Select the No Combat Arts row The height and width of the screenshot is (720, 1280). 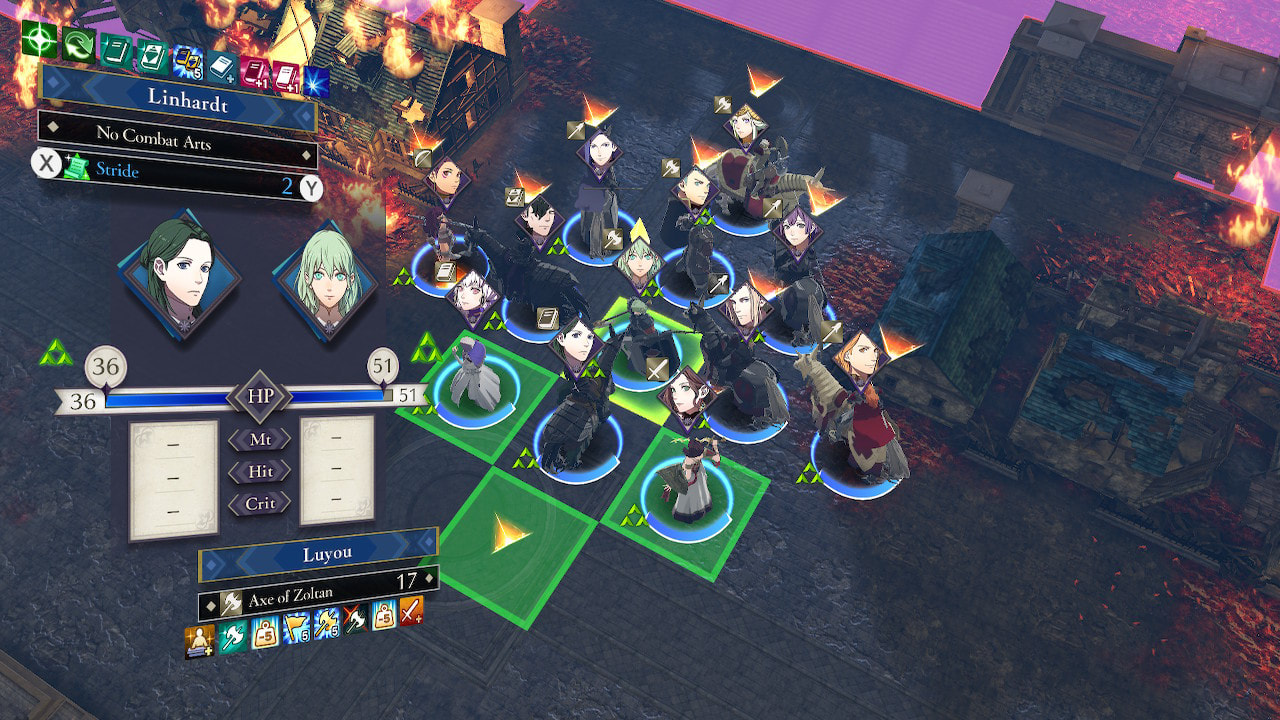177,138
